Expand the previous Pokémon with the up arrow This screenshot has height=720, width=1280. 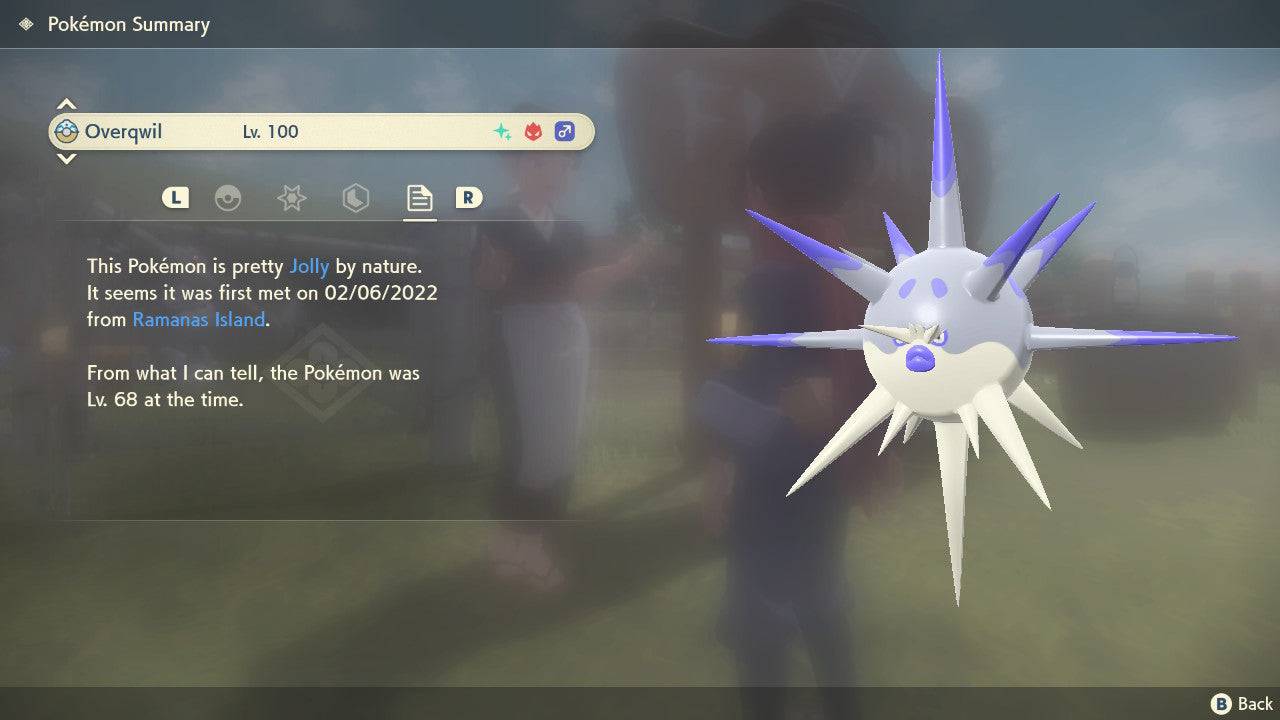tap(66, 103)
